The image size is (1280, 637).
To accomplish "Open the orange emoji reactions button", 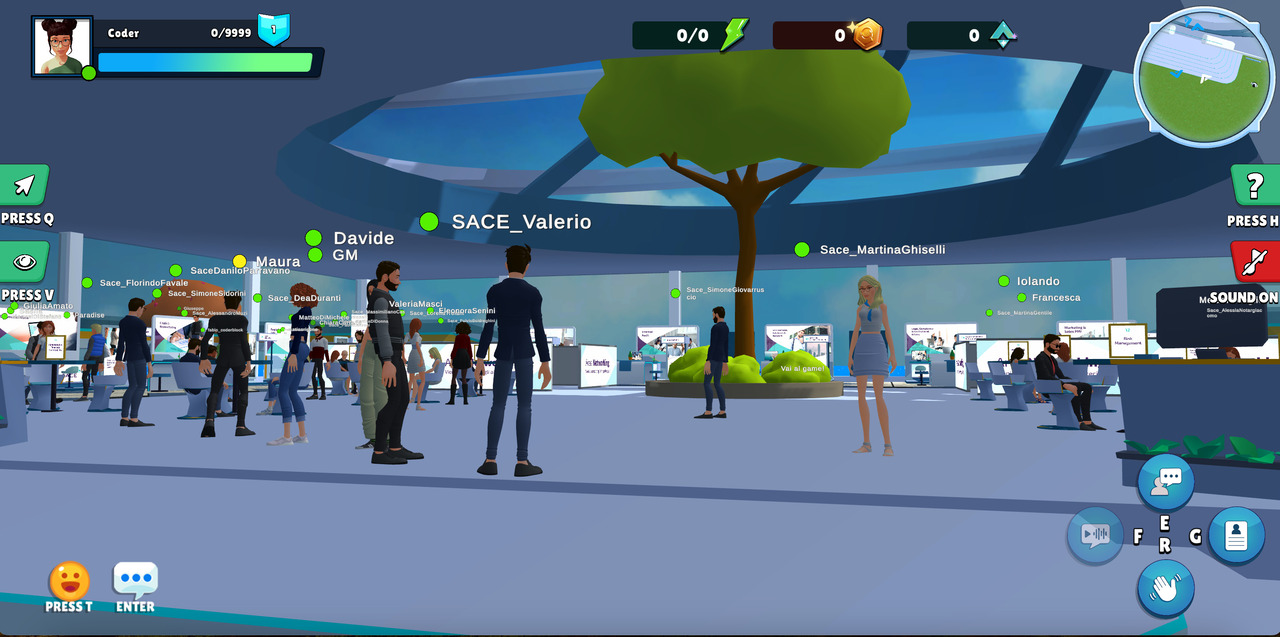I will (x=69, y=580).
